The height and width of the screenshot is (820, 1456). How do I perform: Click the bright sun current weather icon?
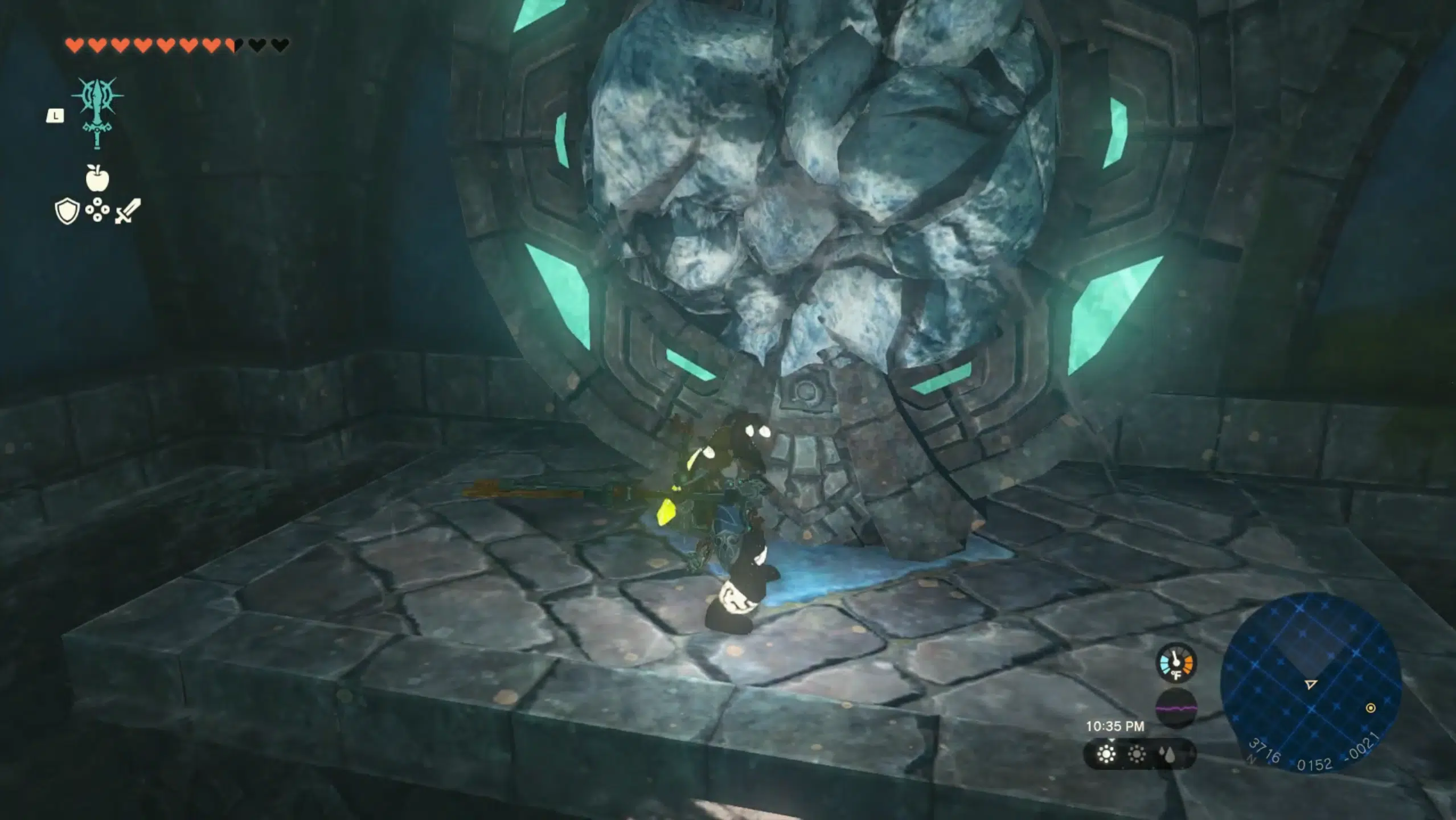point(1106,755)
